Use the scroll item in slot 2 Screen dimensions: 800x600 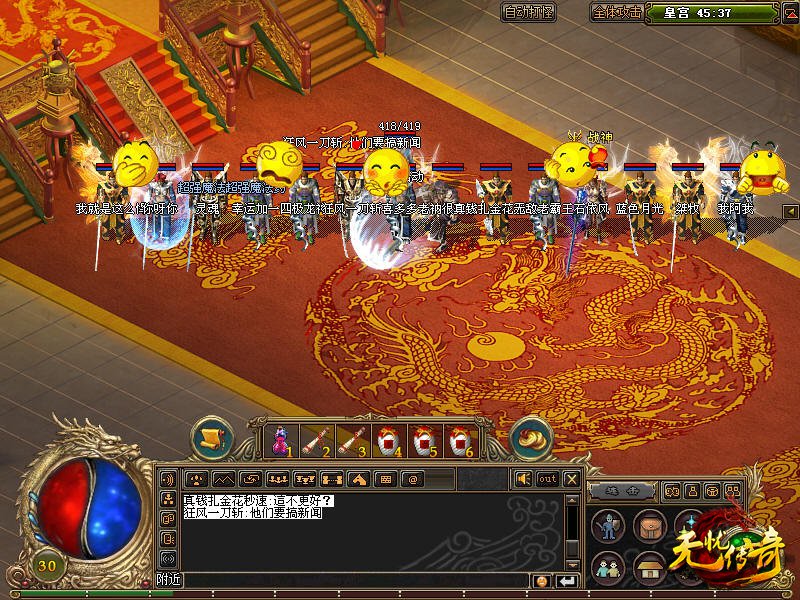click(316, 438)
